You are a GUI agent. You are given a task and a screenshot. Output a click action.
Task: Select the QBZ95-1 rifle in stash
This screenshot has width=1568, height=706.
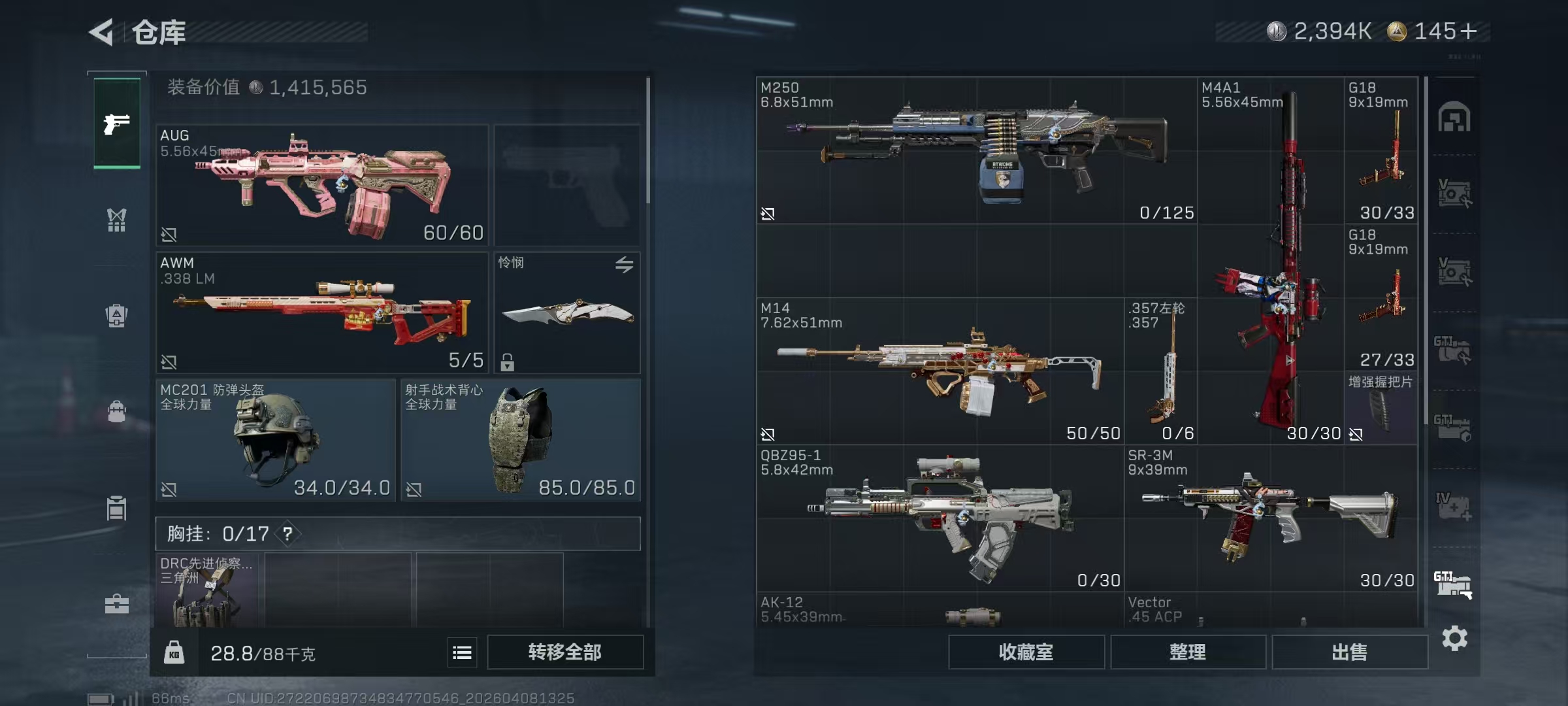tap(939, 518)
